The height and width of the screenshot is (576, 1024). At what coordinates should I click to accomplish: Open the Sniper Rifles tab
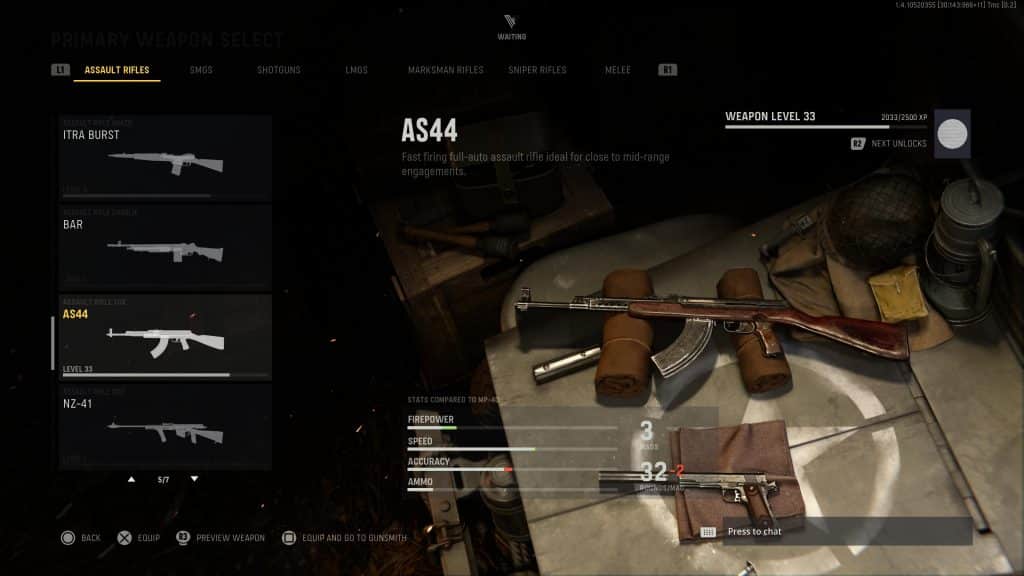(536, 70)
